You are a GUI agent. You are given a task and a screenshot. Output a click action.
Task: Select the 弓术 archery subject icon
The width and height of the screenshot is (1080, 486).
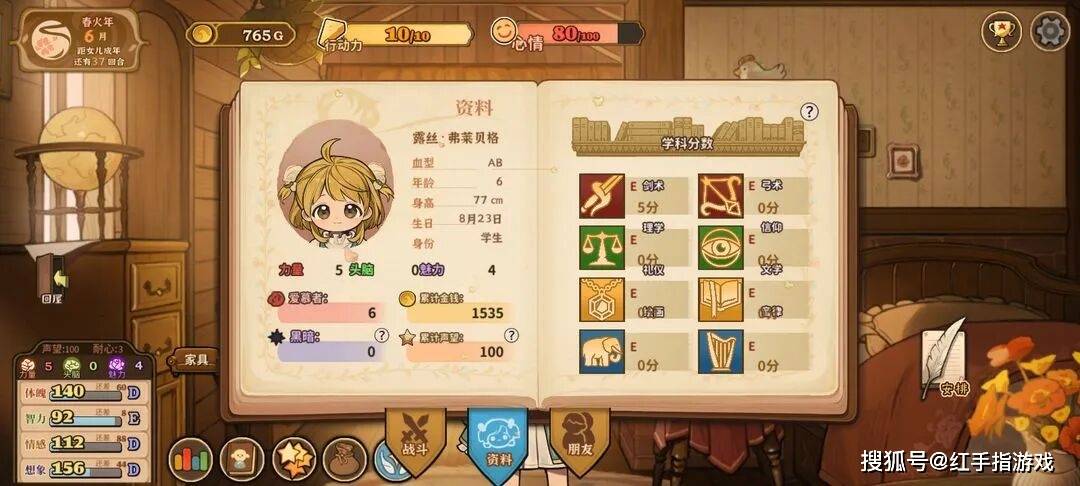(720, 196)
